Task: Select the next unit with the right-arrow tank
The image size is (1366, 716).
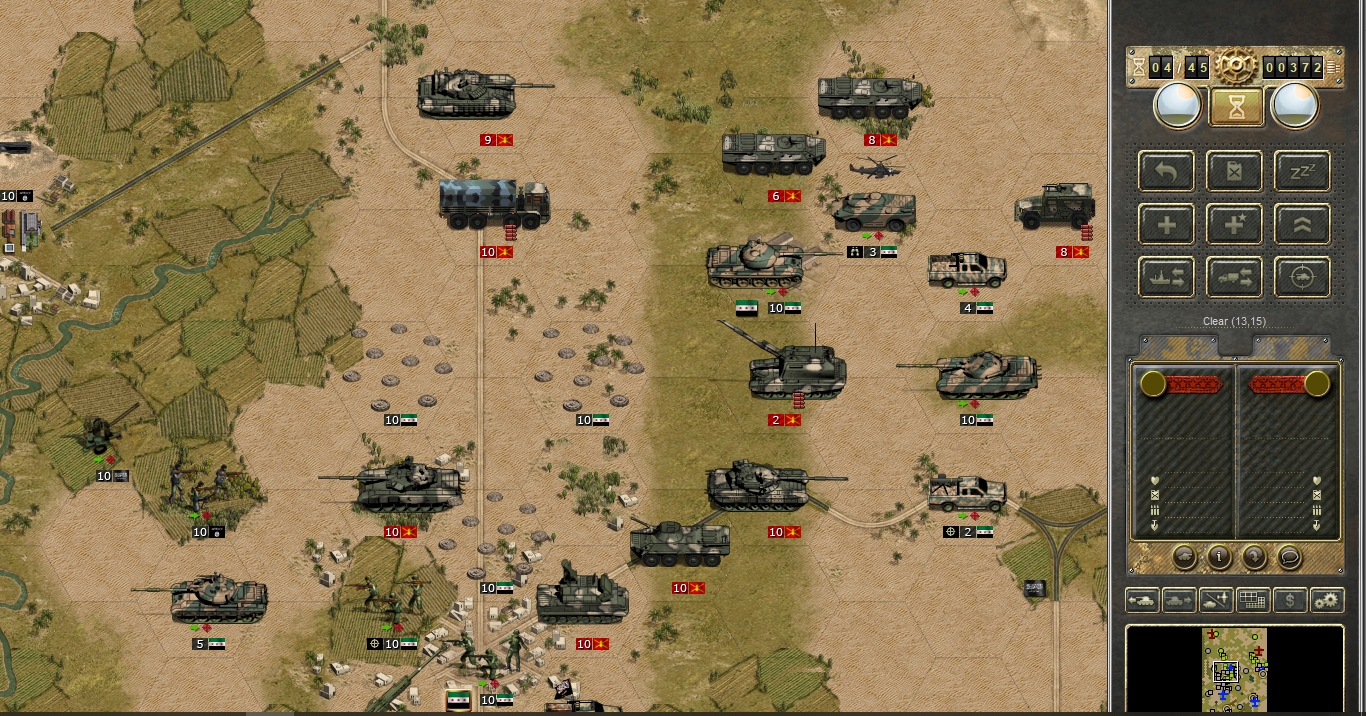Action: click(1179, 600)
